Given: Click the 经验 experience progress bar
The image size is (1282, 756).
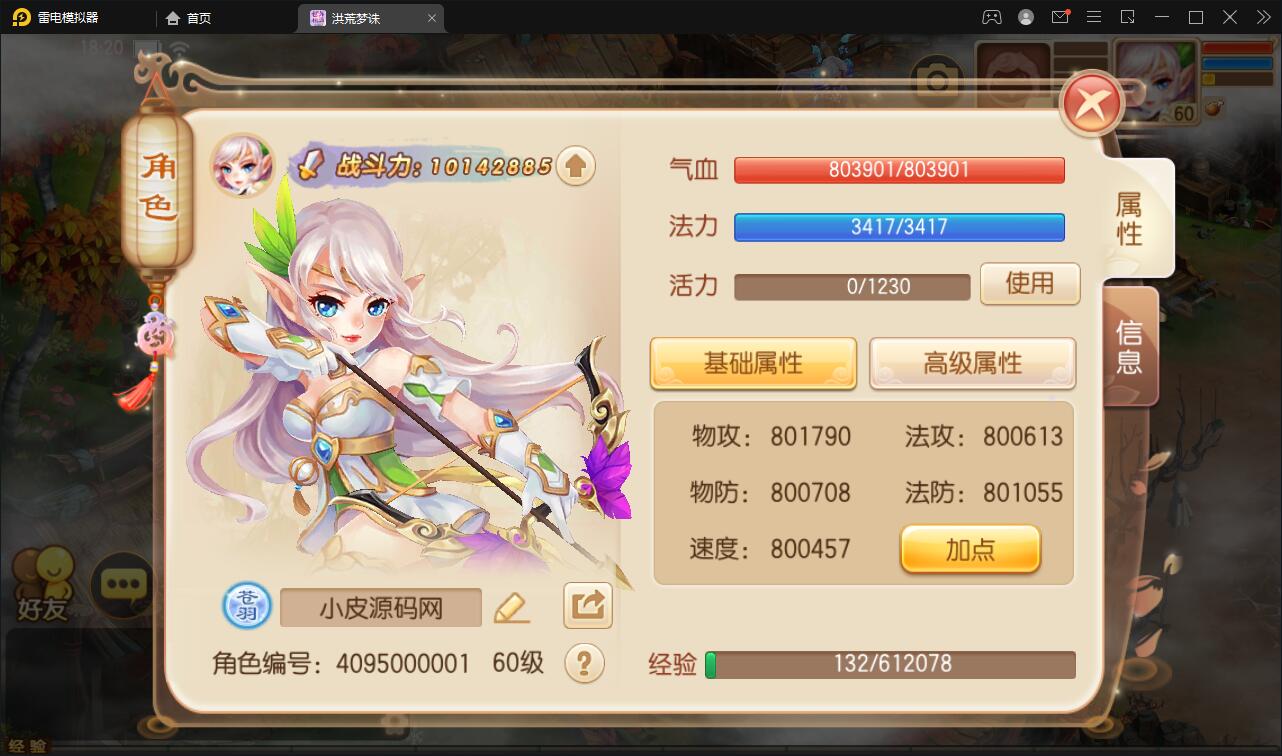Looking at the screenshot, I should (890, 663).
